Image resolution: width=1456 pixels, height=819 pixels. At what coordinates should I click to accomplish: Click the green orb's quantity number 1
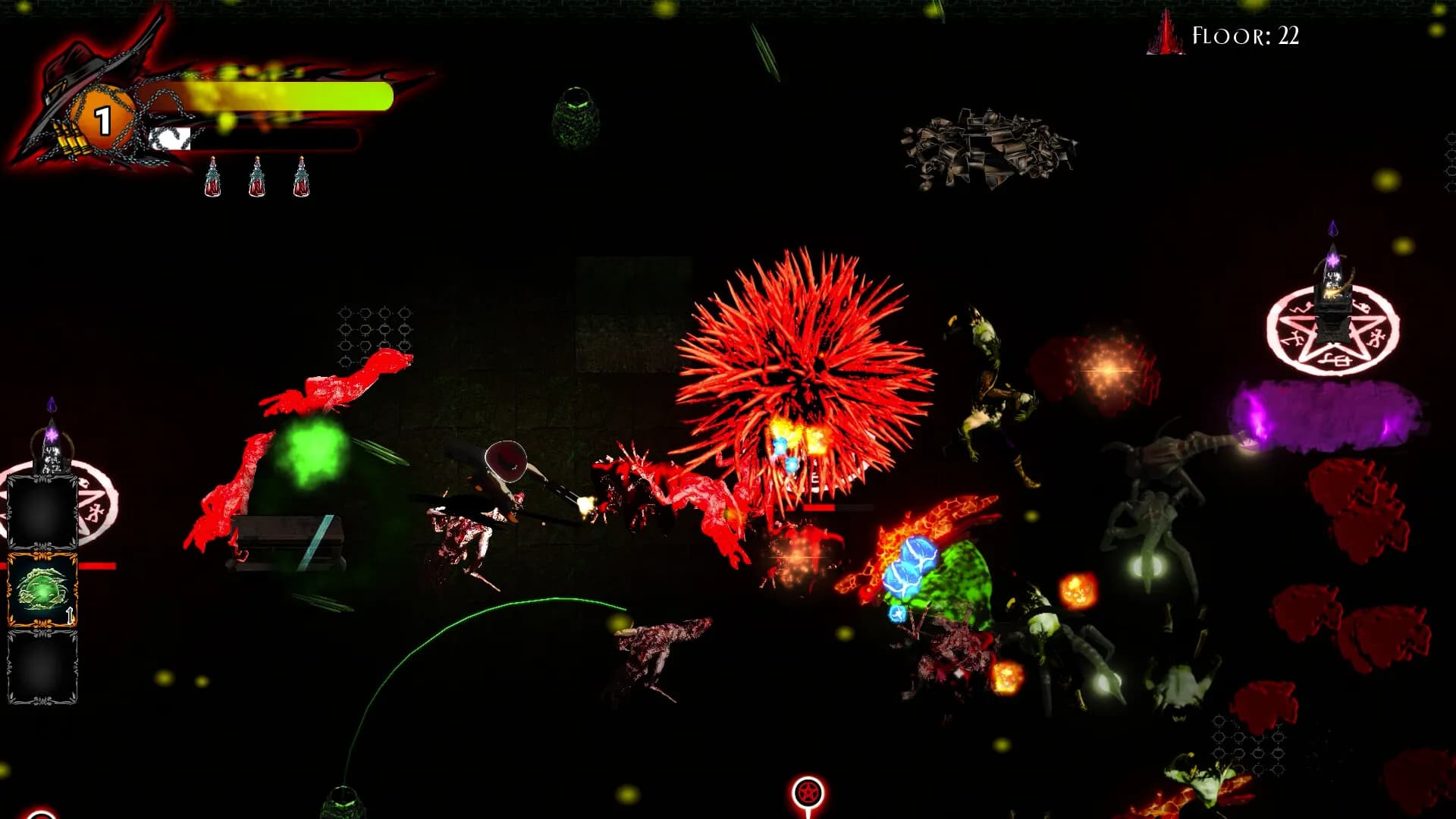[71, 617]
